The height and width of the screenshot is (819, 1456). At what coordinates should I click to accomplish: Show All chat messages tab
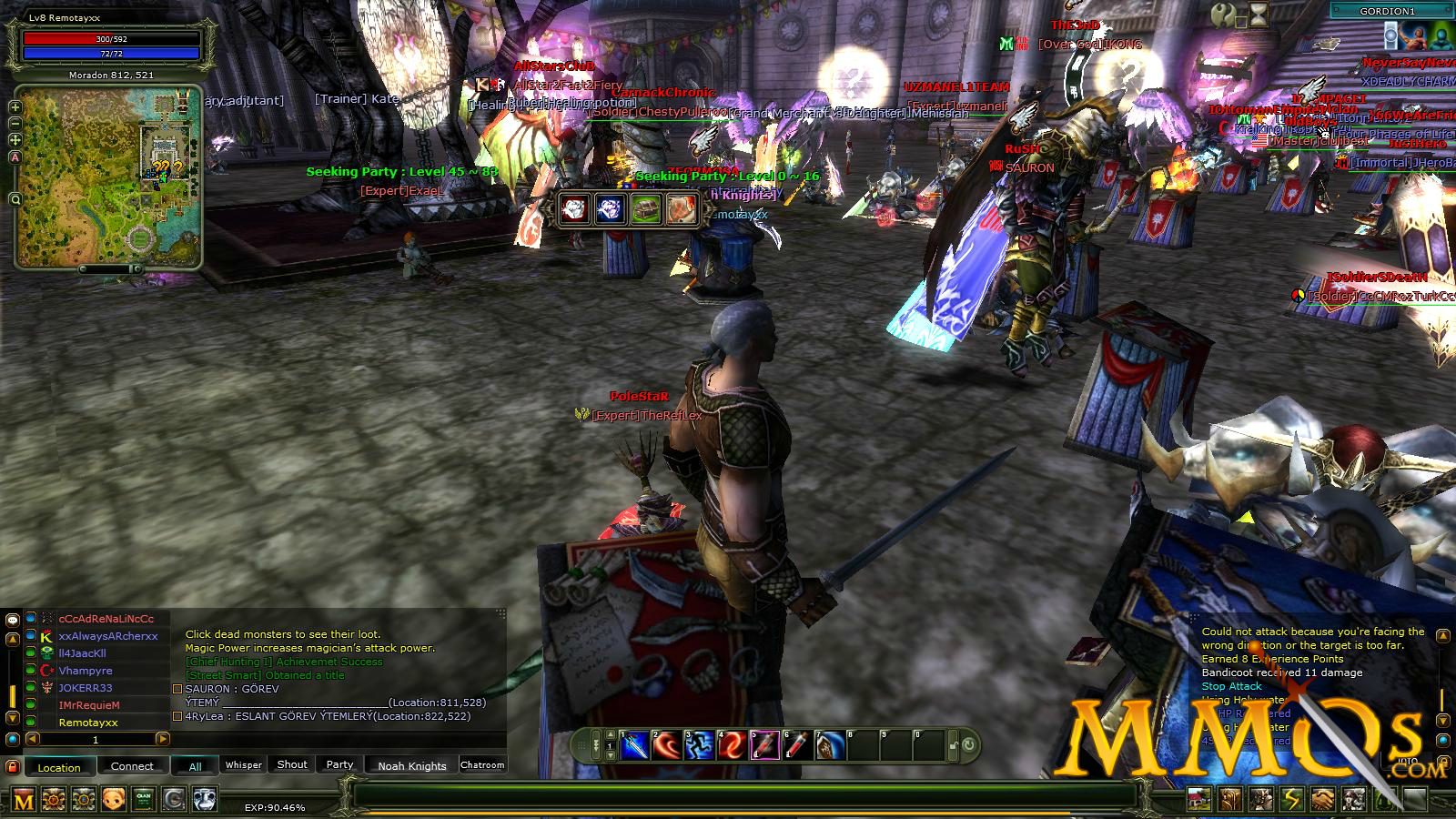point(195,767)
